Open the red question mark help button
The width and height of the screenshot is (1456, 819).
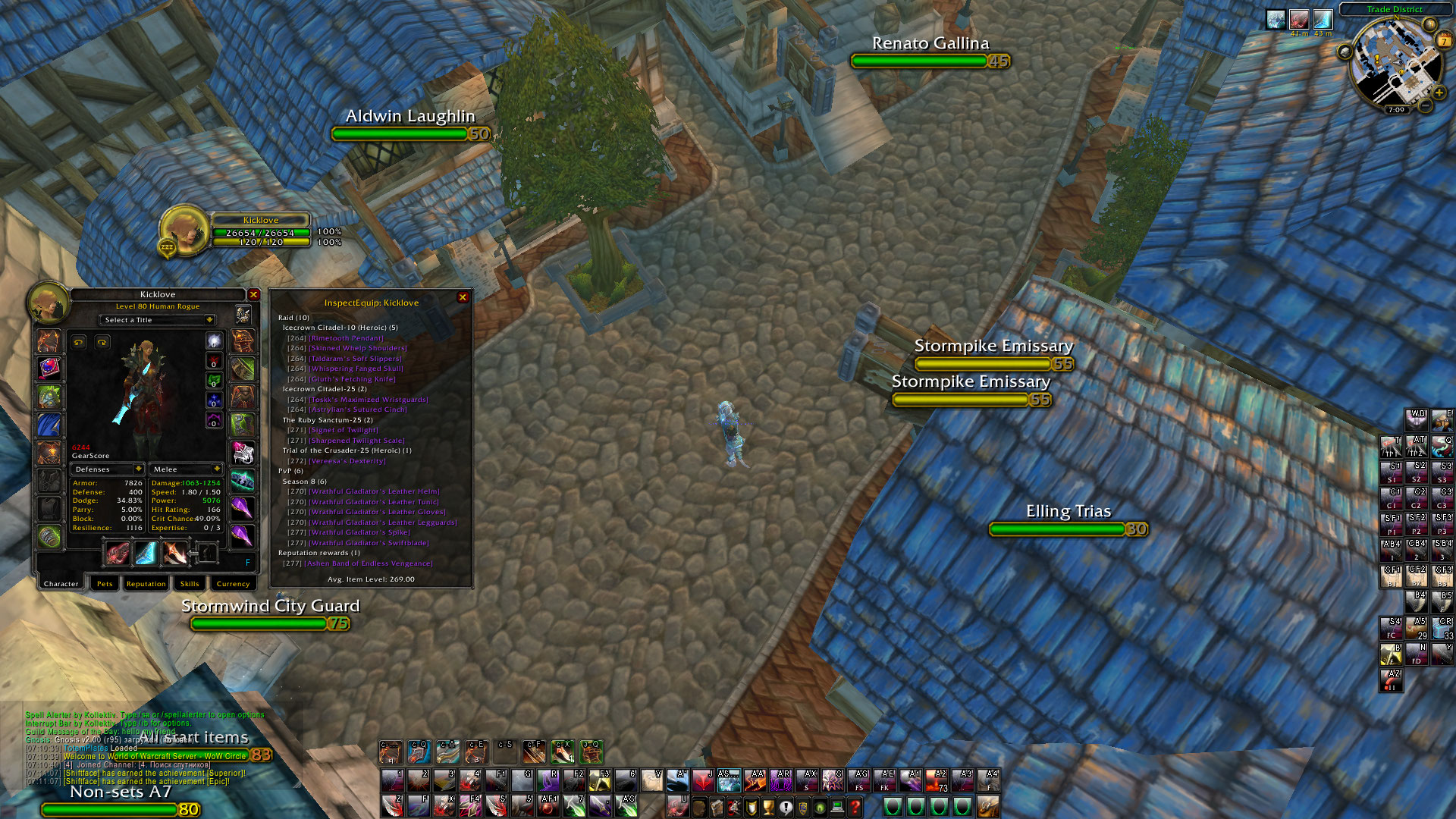(x=855, y=808)
